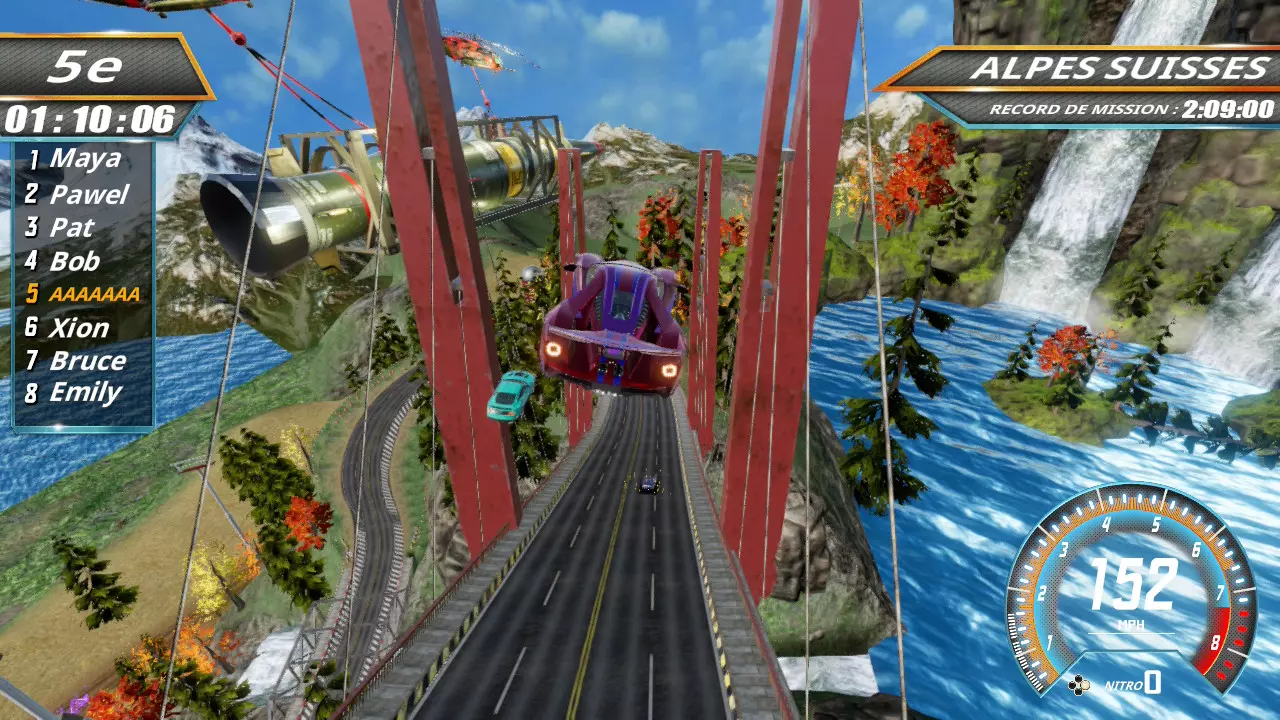Viewport: 1280px width, 720px height.
Task: Select Bob's leaderboard entry
Action: point(75,262)
